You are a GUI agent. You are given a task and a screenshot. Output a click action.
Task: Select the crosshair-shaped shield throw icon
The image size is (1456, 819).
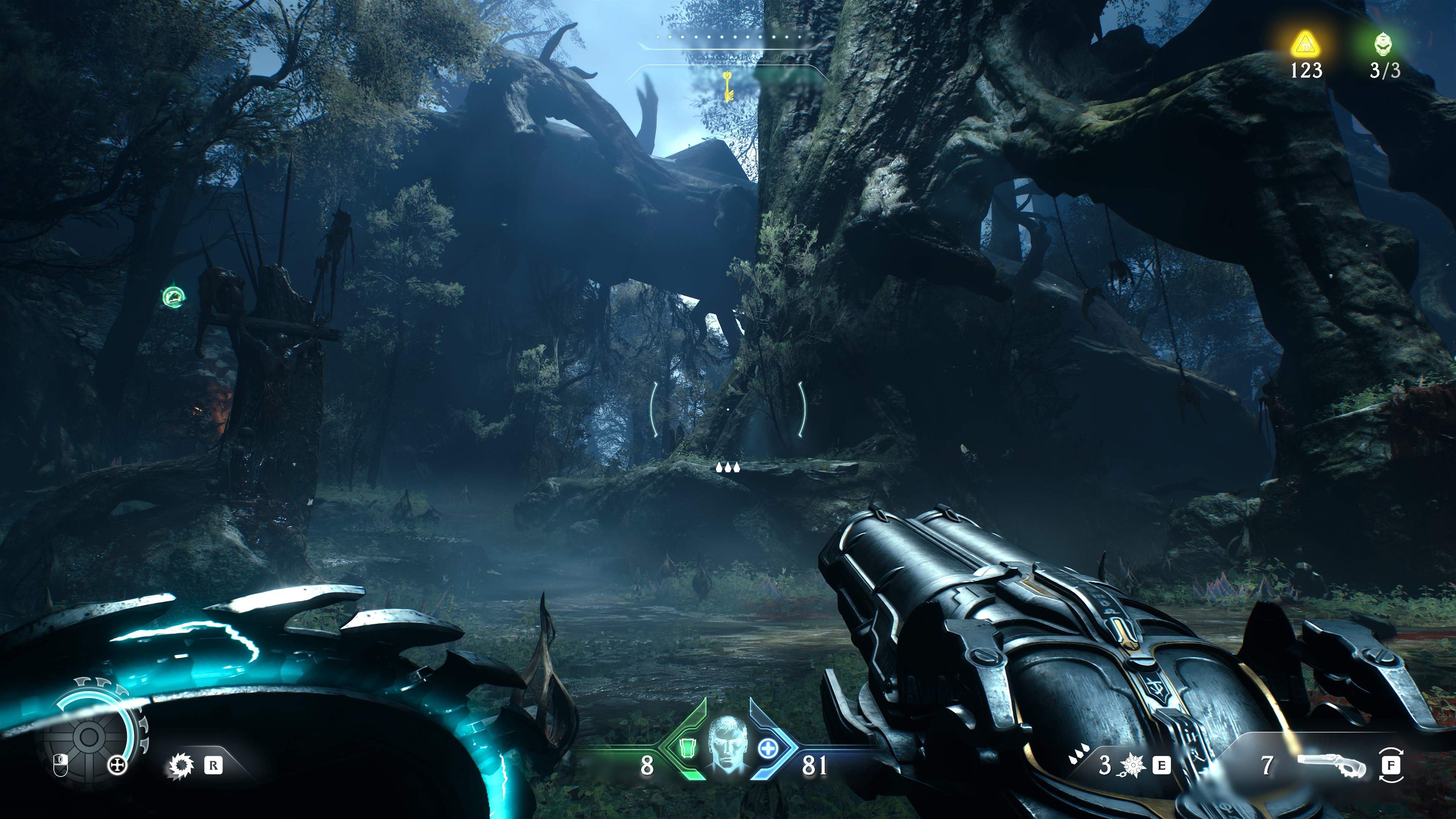(117, 766)
